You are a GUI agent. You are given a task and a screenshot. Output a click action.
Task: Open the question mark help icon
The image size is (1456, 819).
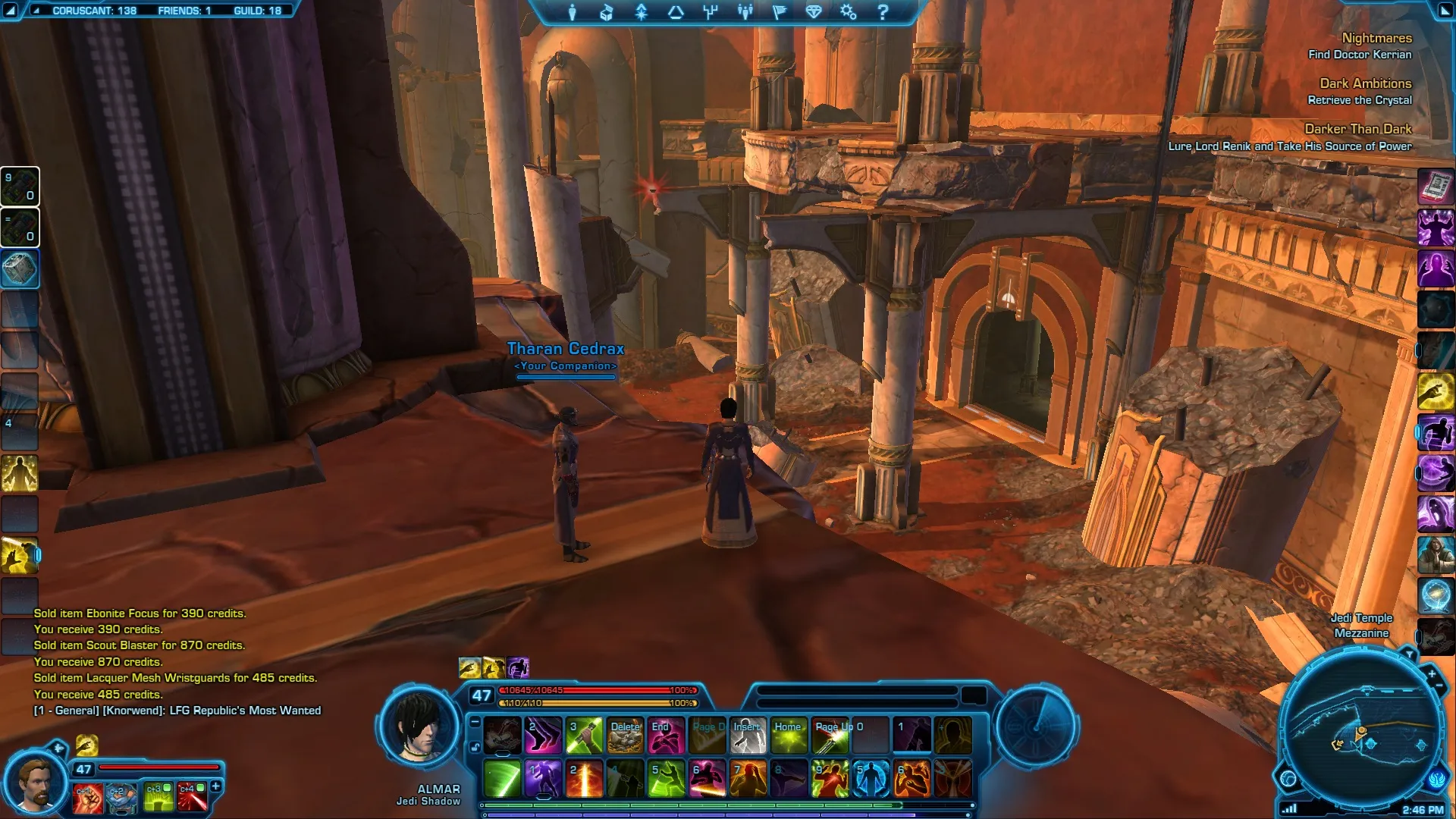click(883, 12)
